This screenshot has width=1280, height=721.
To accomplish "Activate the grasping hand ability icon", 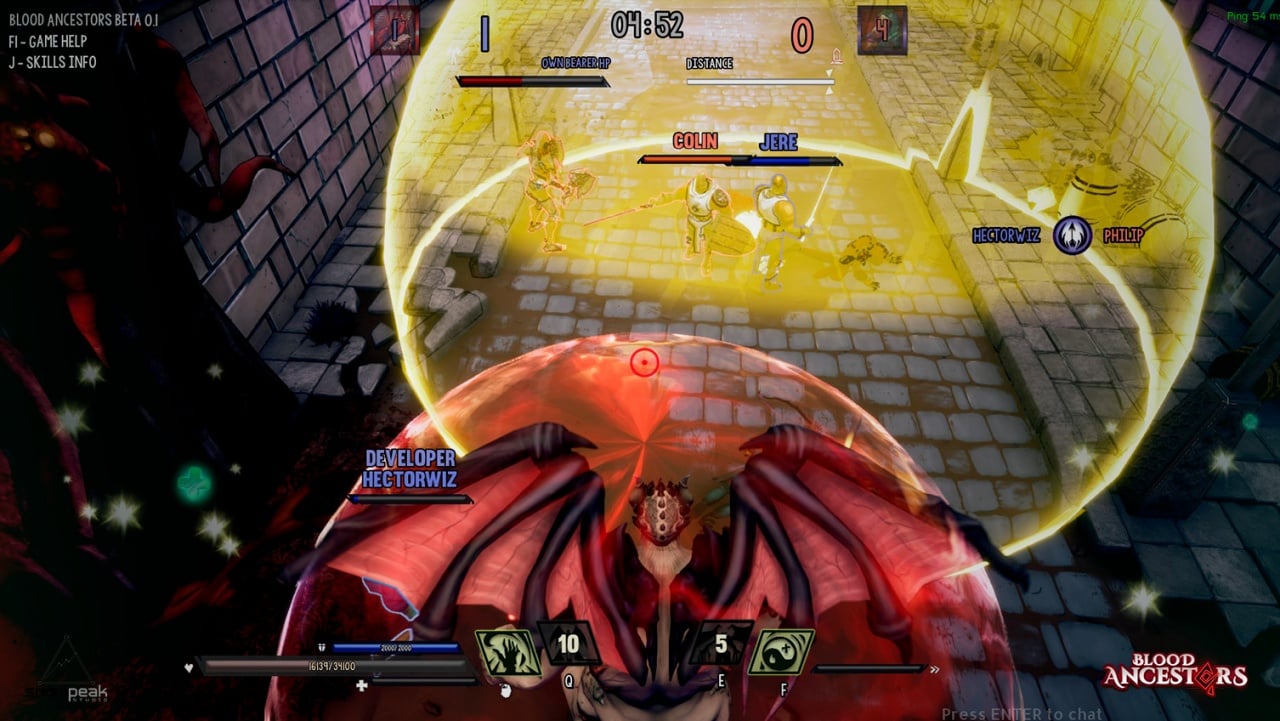I will pyautogui.click(x=507, y=651).
